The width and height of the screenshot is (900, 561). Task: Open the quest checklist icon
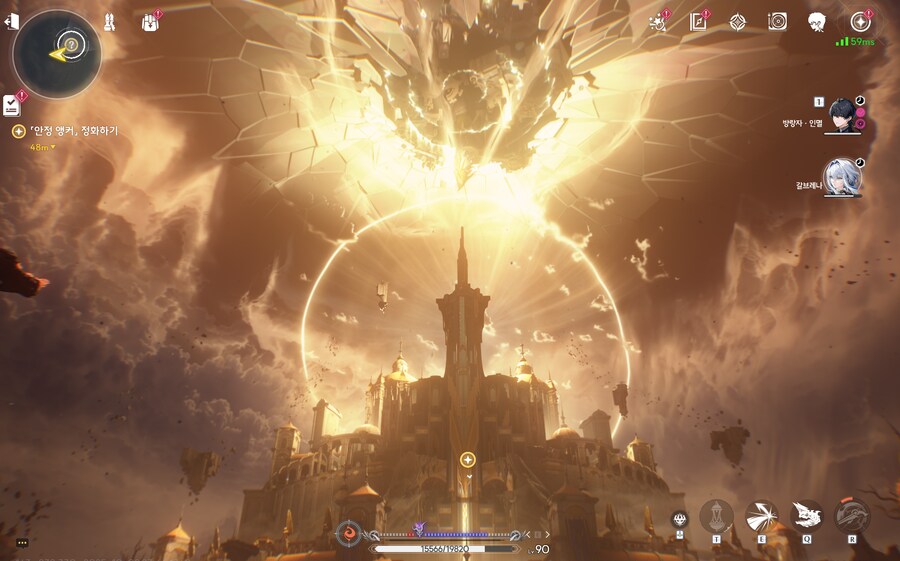(12, 104)
